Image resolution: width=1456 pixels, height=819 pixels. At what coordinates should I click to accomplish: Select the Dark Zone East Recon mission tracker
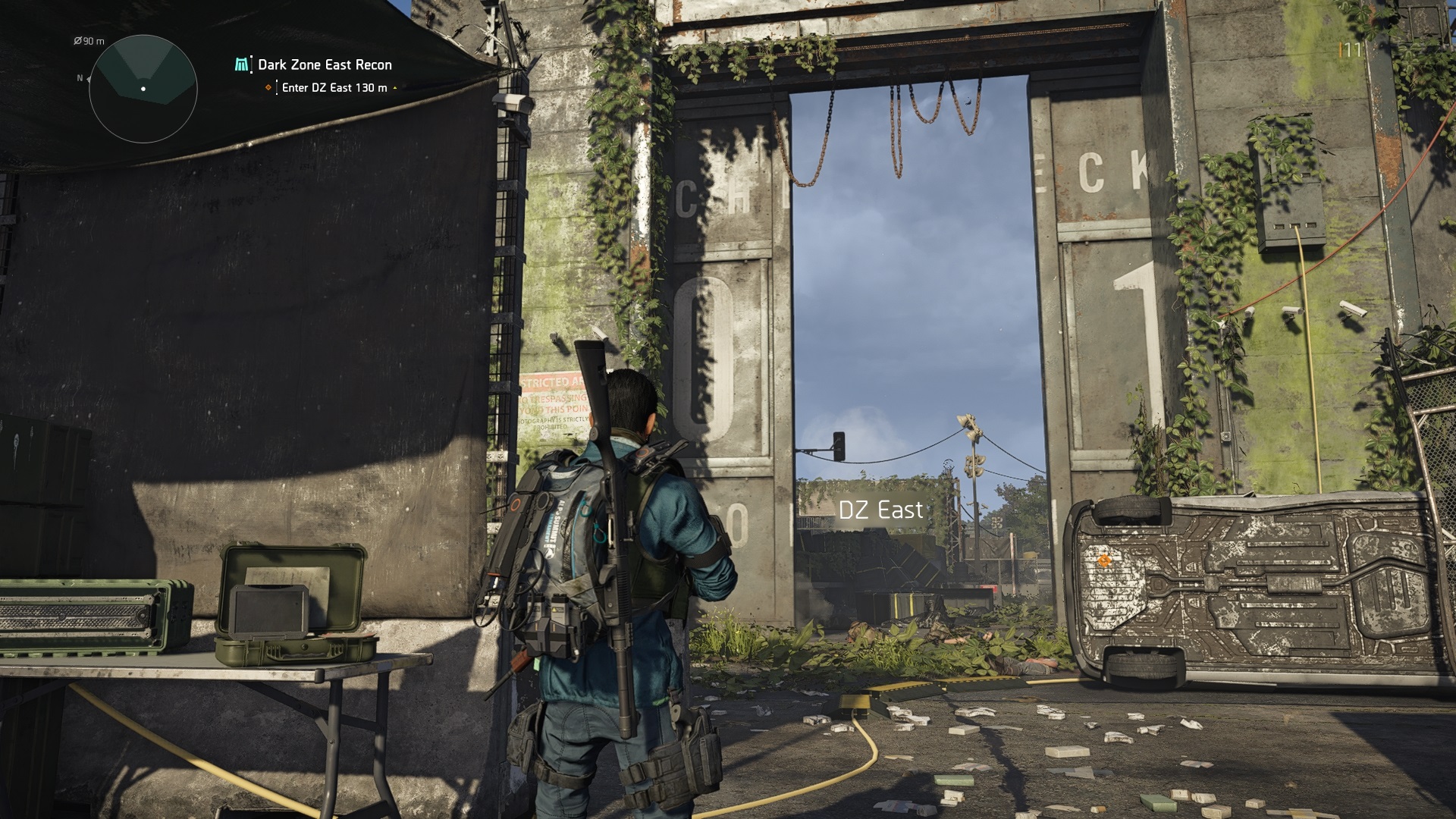(x=324, y=65)
